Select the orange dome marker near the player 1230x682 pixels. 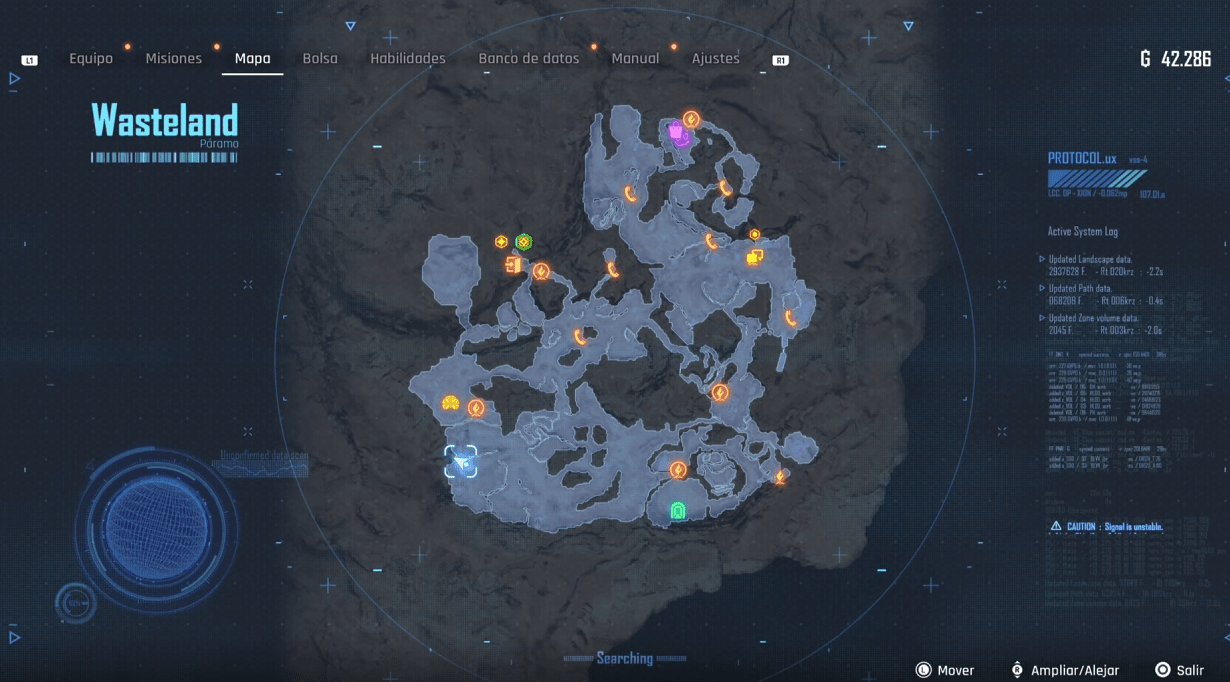[450, 403]
